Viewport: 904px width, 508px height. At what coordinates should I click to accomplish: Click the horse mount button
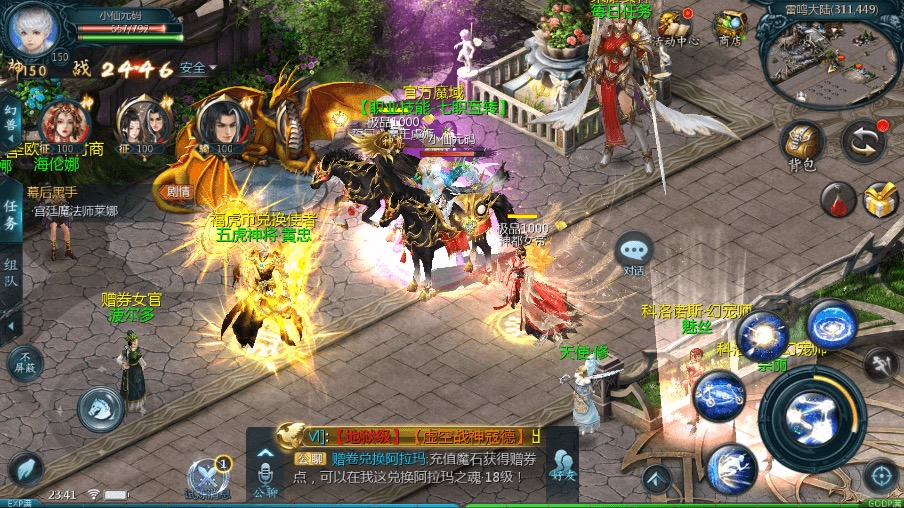pyautogui.click(x=102, y=408)
